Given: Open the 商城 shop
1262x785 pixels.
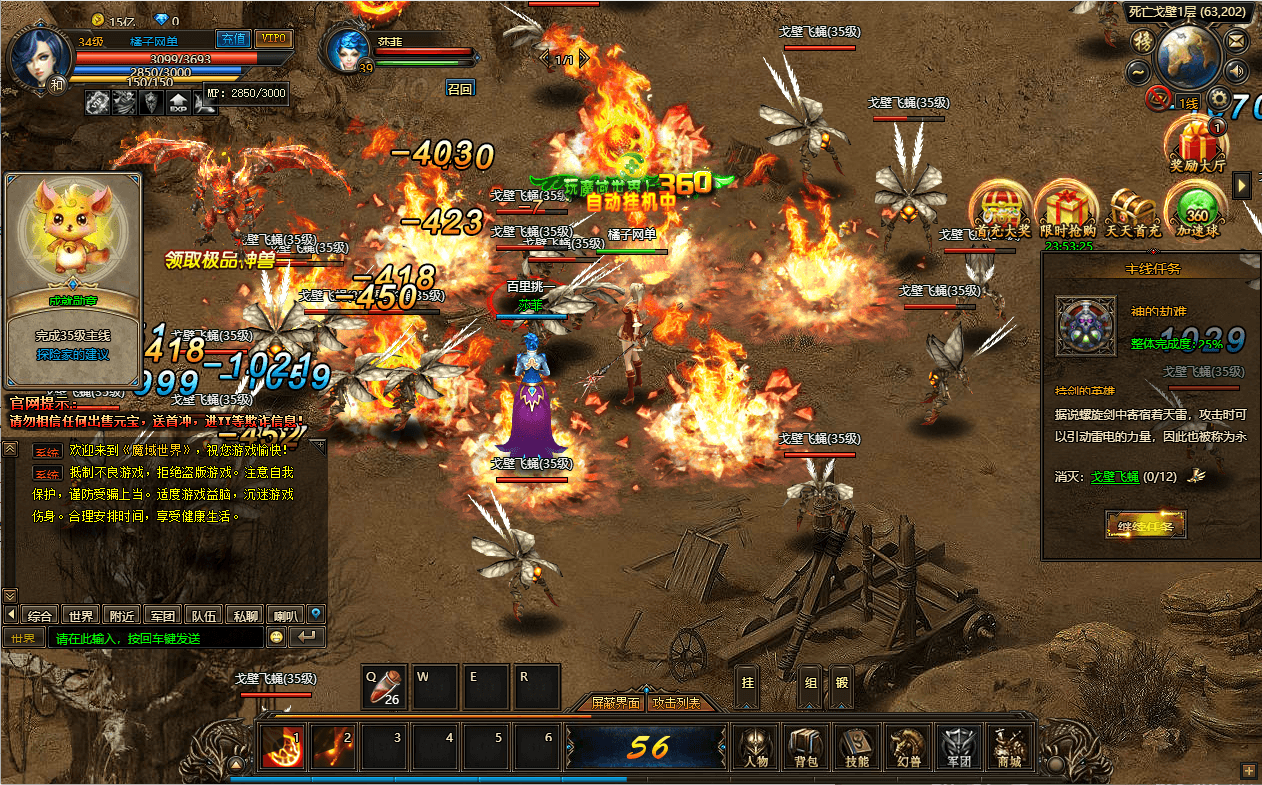Looking at the screenshot, I should click(1009, 748).
